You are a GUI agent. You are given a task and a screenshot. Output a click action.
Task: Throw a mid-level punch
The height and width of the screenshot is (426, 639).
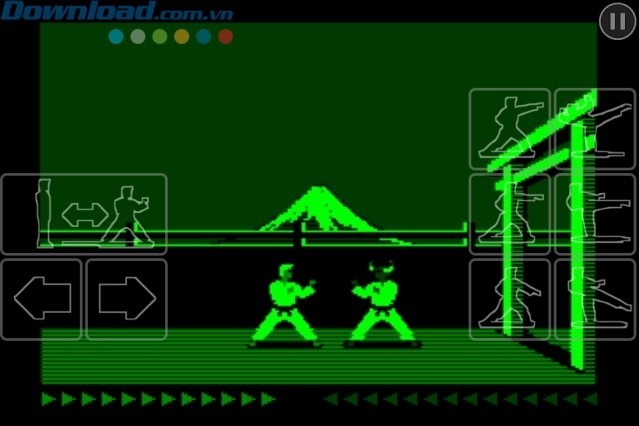coord(509,213)
